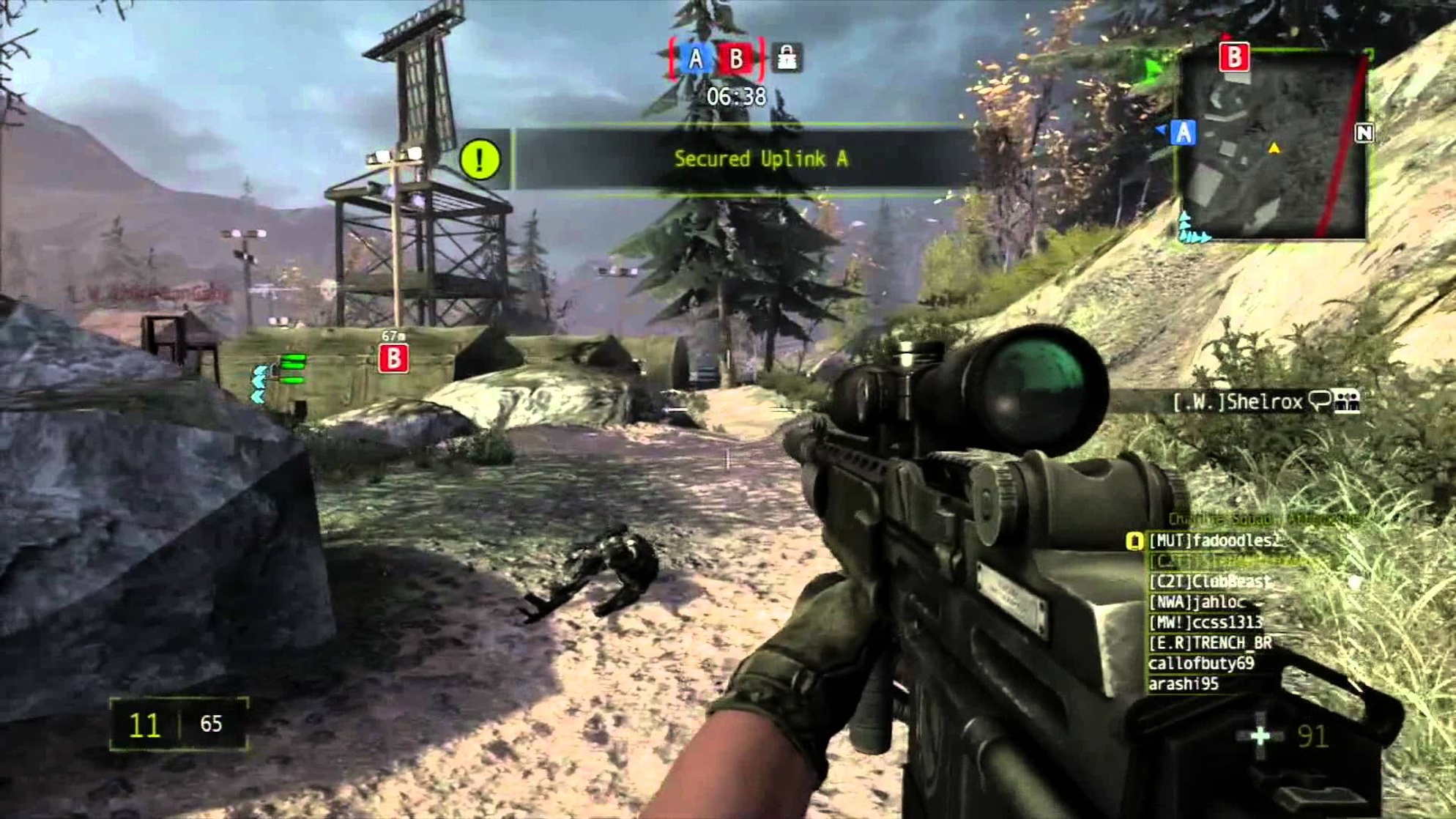Click the blue A uplink icon above the timer
Image resolution: width=1456 pixels, height=819 pixels.
coord(695,59)
